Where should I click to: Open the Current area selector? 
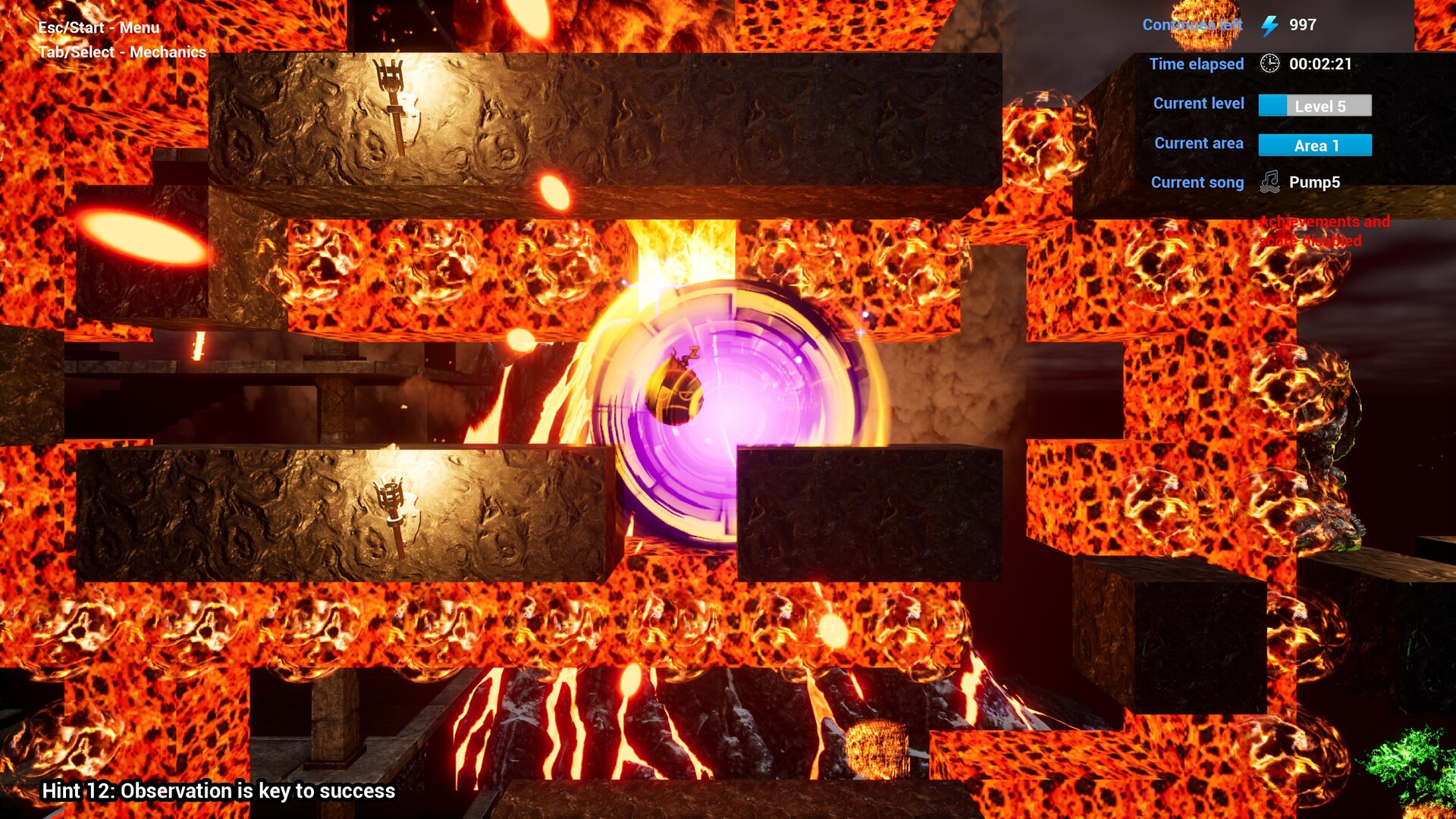[1199, 143]
